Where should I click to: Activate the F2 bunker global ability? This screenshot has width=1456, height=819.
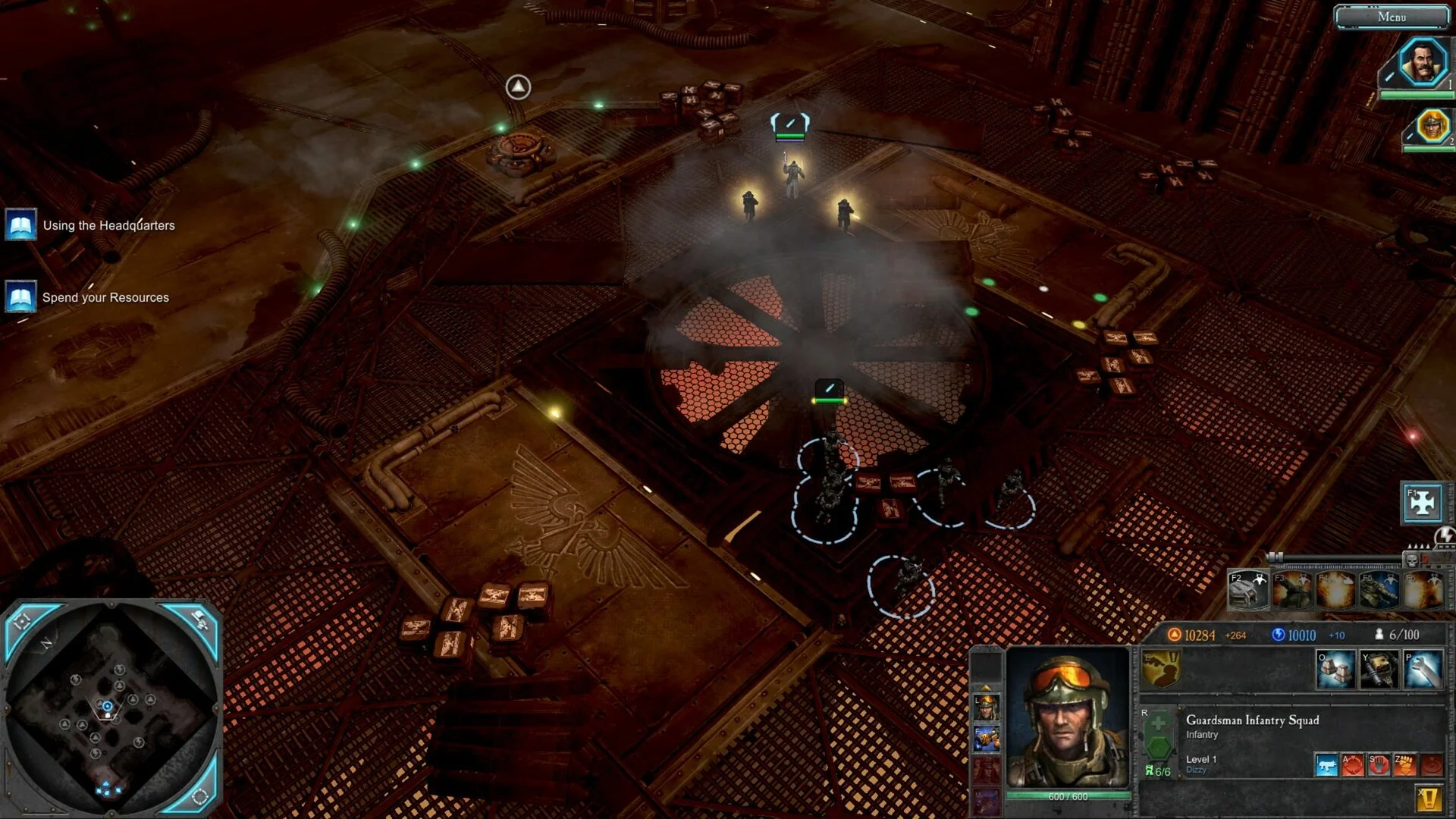1247,591
